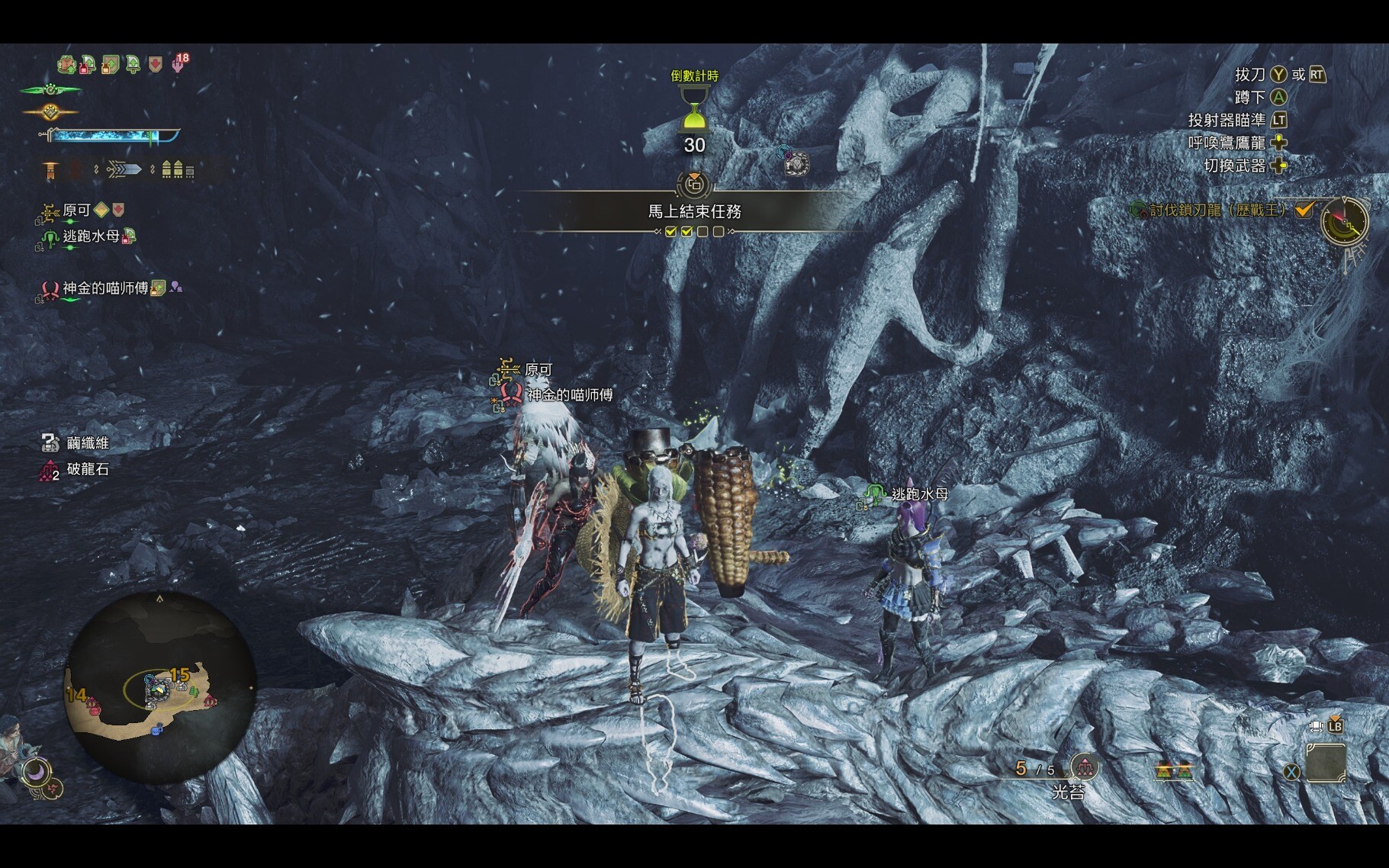Select the 光苔 slinger ammo icon
The image size is (1389, 868).
pos(1083,767)
